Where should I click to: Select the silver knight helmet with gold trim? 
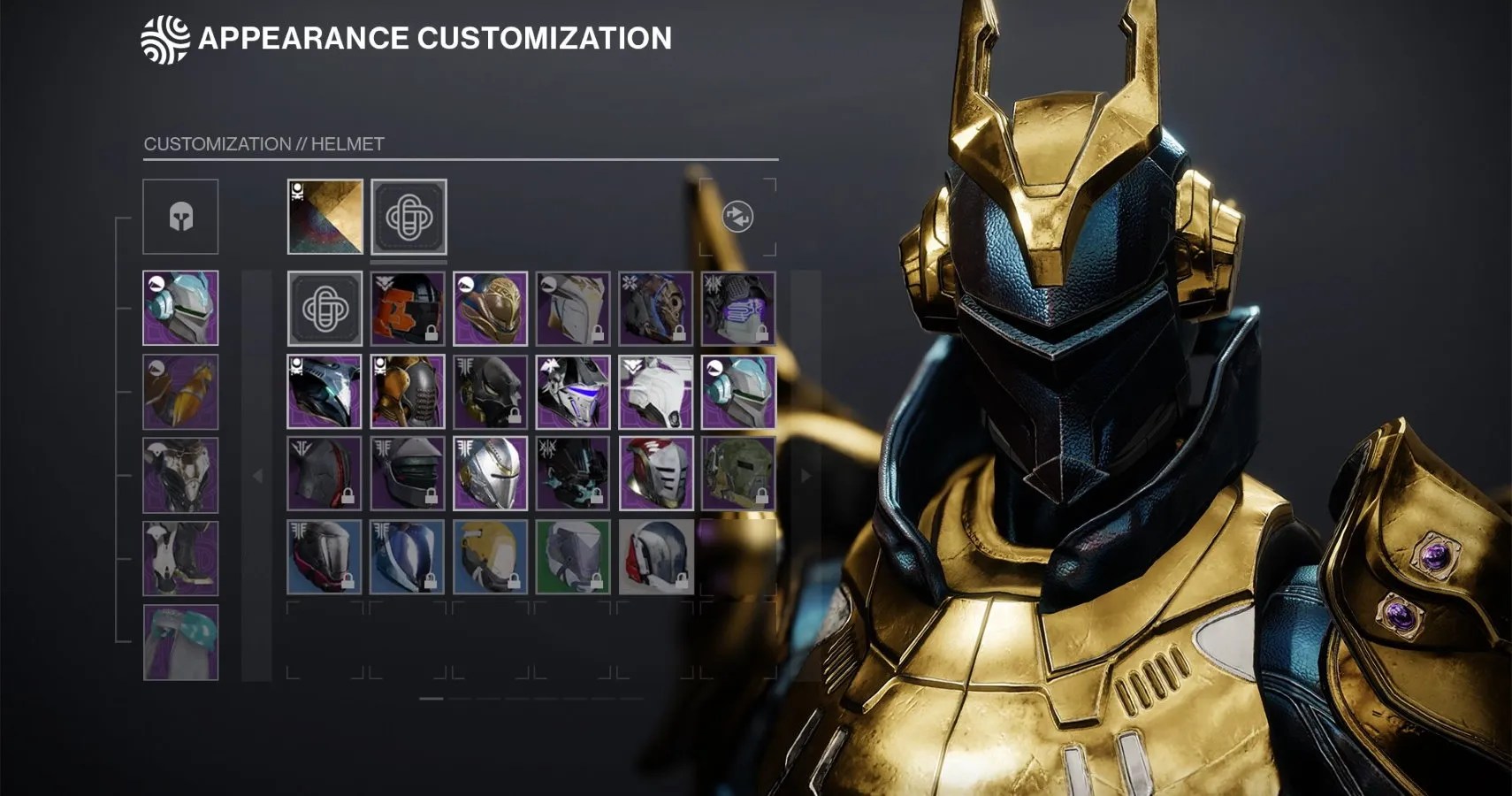490,473
